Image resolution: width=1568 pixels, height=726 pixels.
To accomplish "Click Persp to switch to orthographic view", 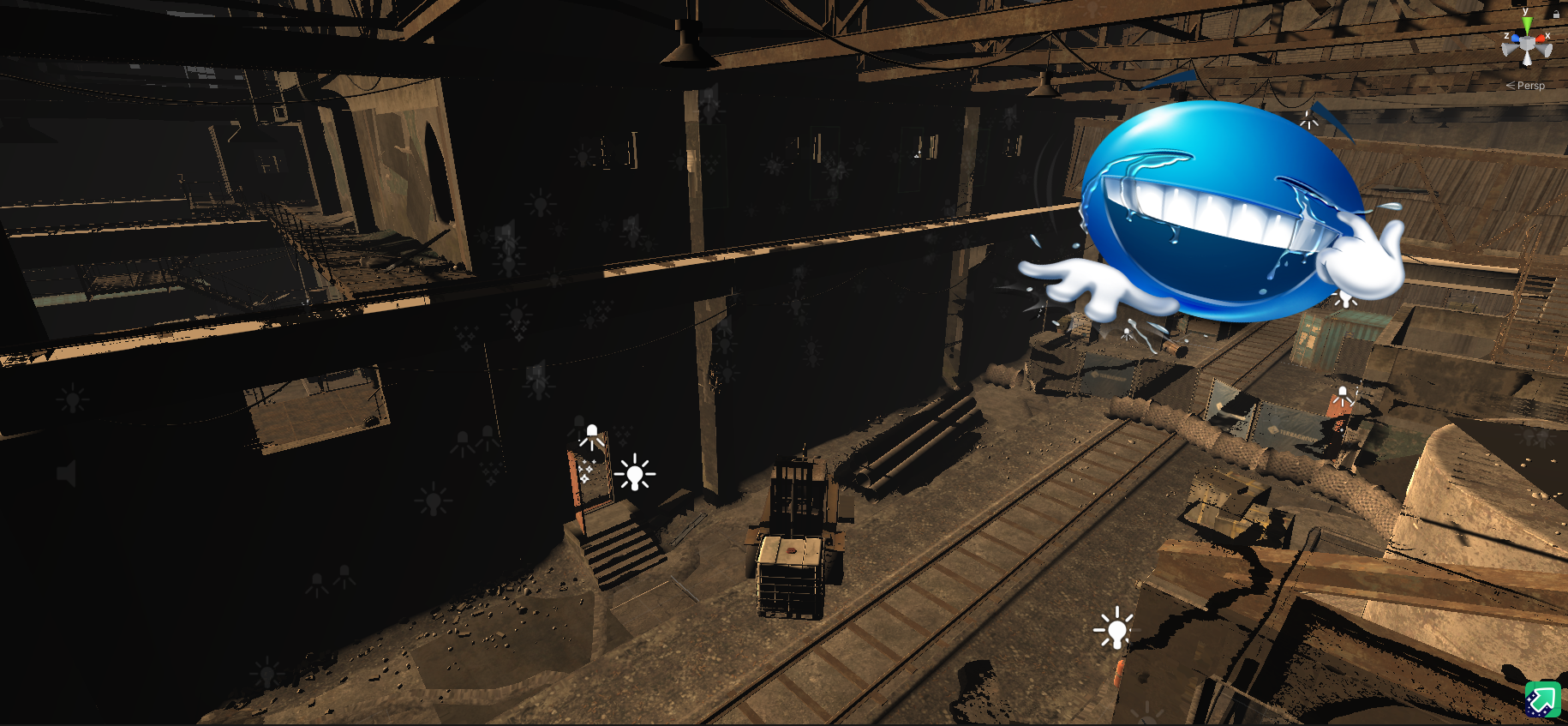I will (x=1531, y=86).
